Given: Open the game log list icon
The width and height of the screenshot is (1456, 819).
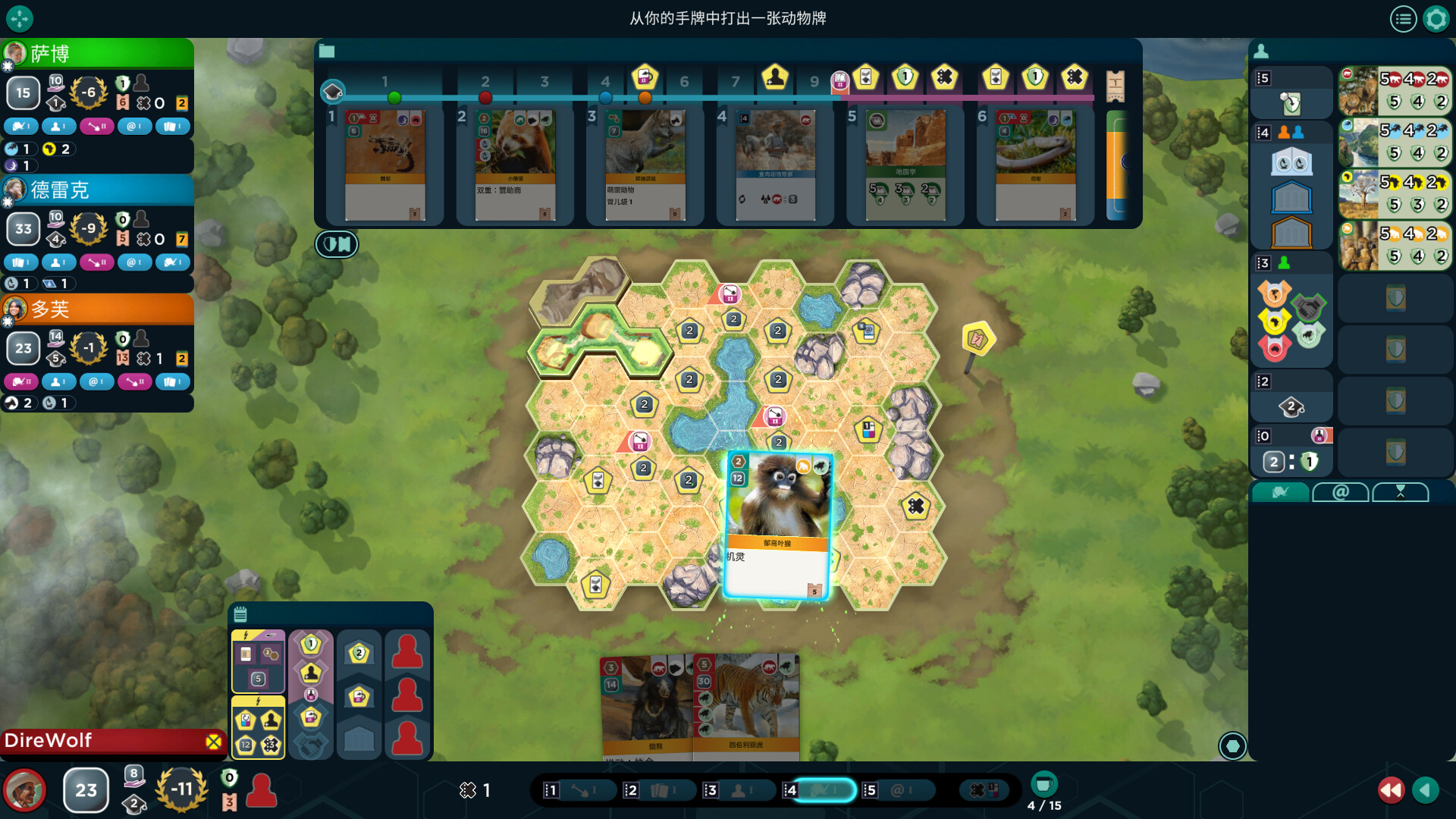Looking at the screenshot, I should [1403, 19].
